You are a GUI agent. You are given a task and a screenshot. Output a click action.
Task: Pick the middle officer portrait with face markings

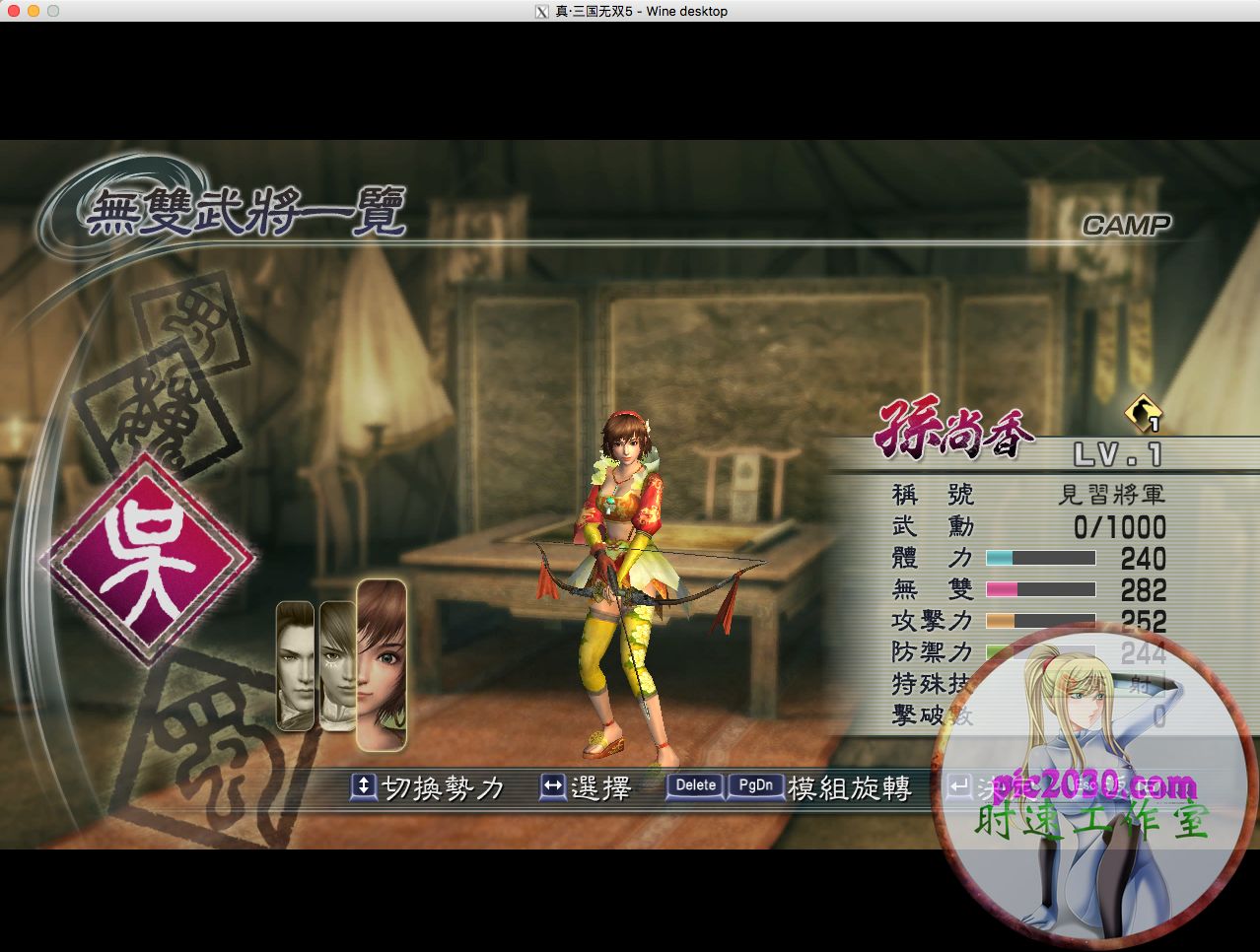336,666
